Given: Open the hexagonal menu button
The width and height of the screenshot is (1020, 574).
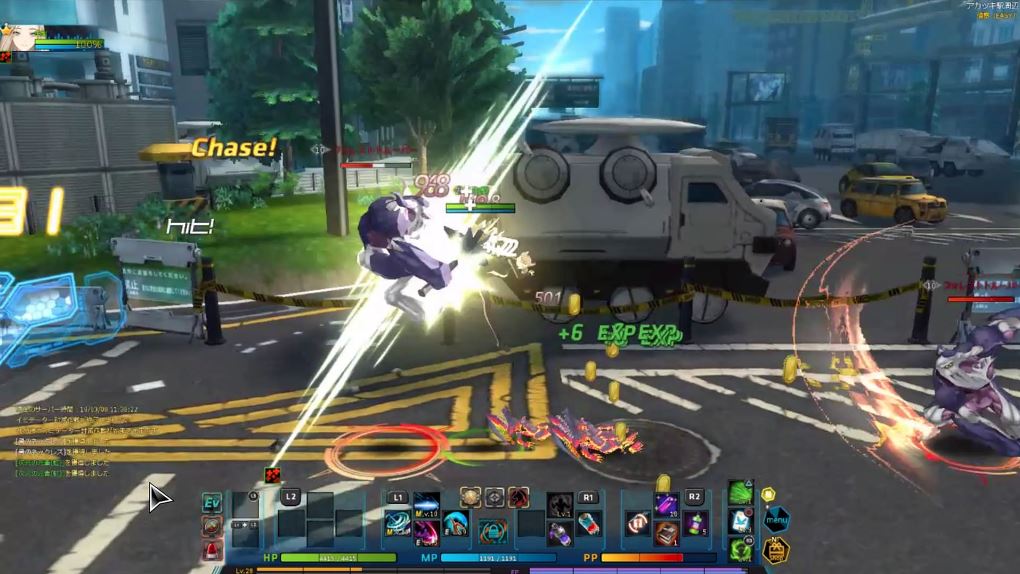Looking at the screenshot, I should [x=776, y=519].
